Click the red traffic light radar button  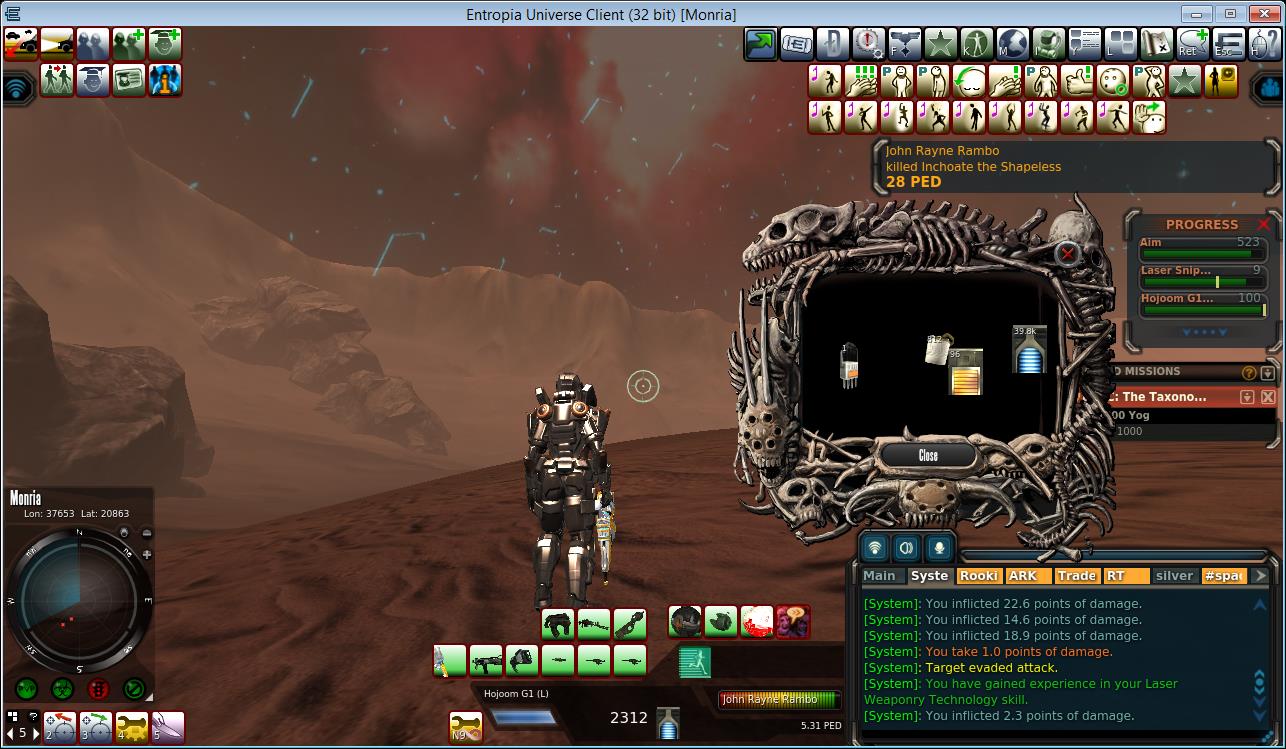click(98, 688)
